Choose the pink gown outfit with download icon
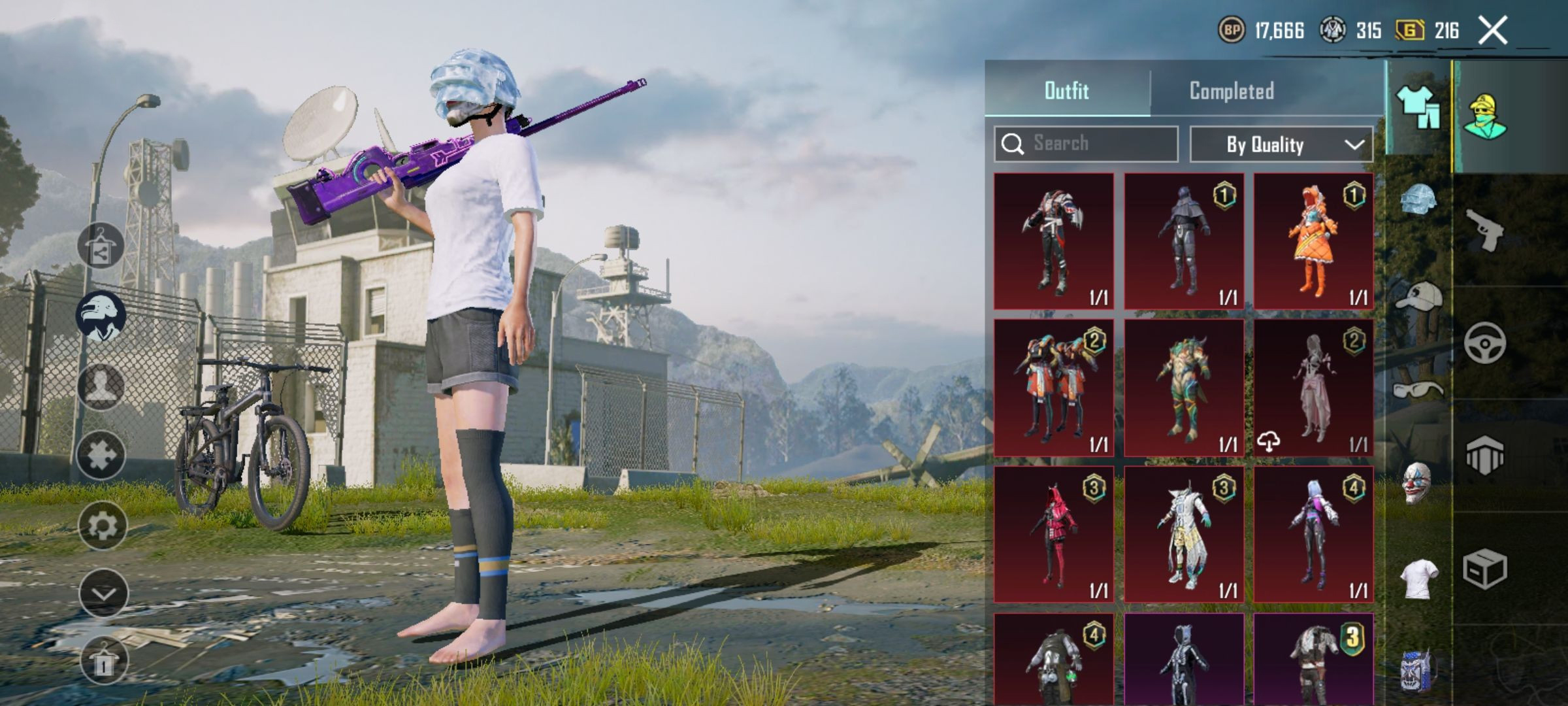Image resolution: width=1568 pixels, height=706 pixels. point(1313,388)
